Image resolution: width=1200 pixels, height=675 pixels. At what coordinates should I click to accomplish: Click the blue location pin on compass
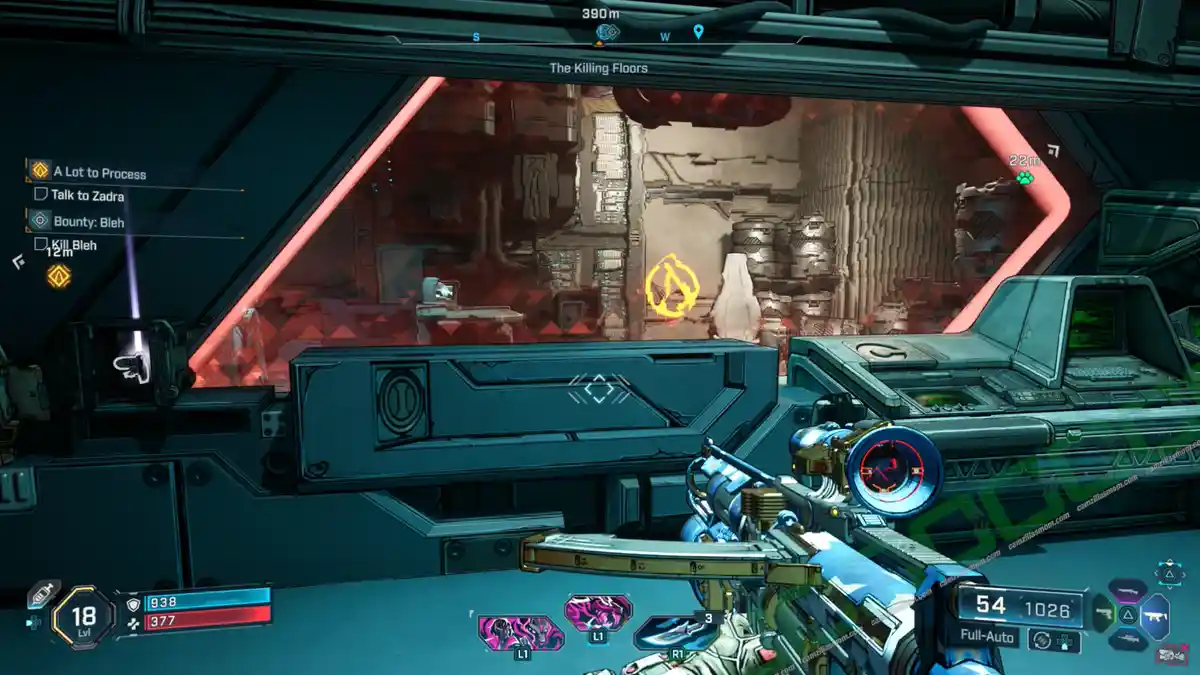click(698, 32)
